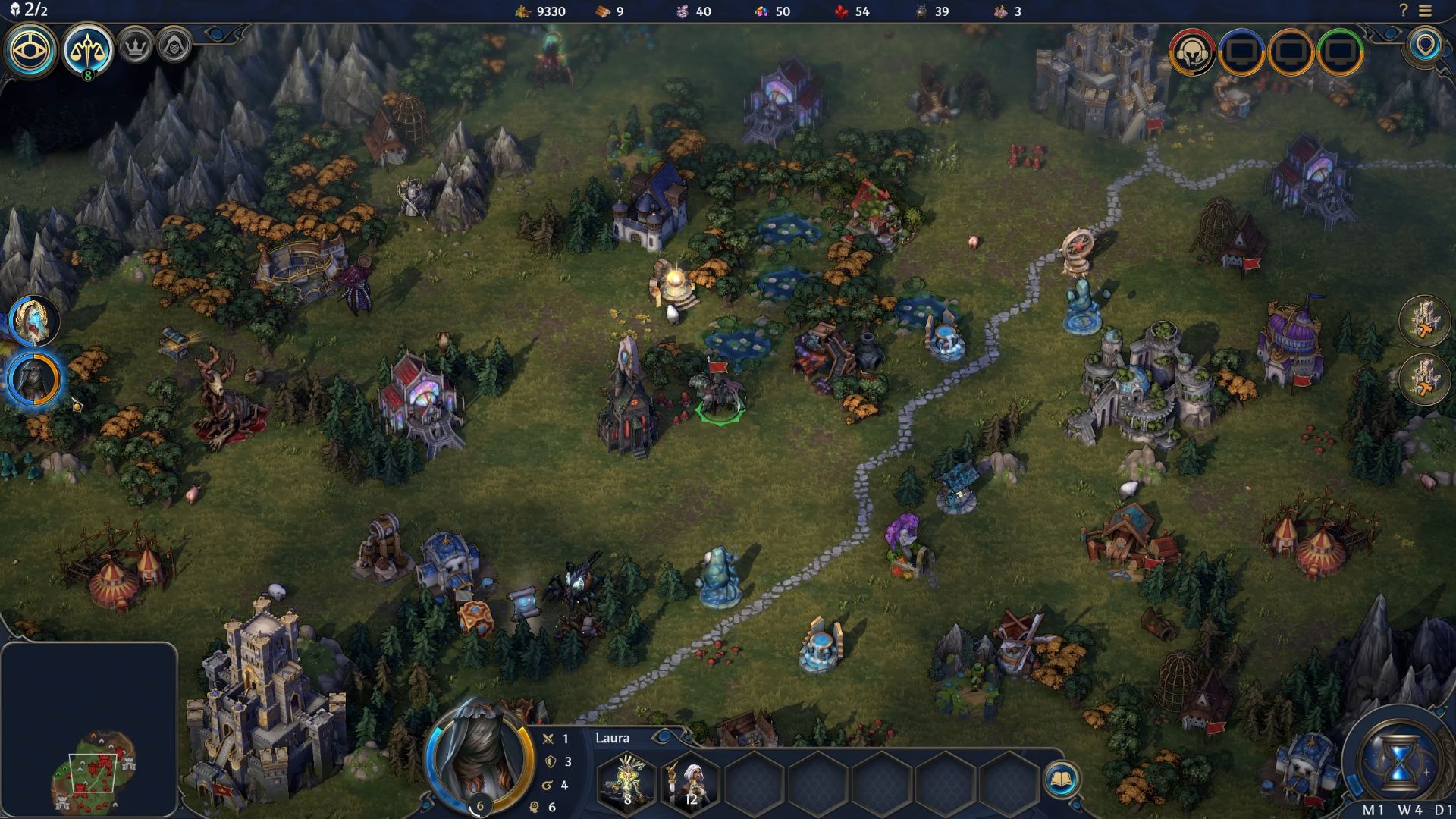
Task: Open the hamburger main menu
Action: [1425, 11]
